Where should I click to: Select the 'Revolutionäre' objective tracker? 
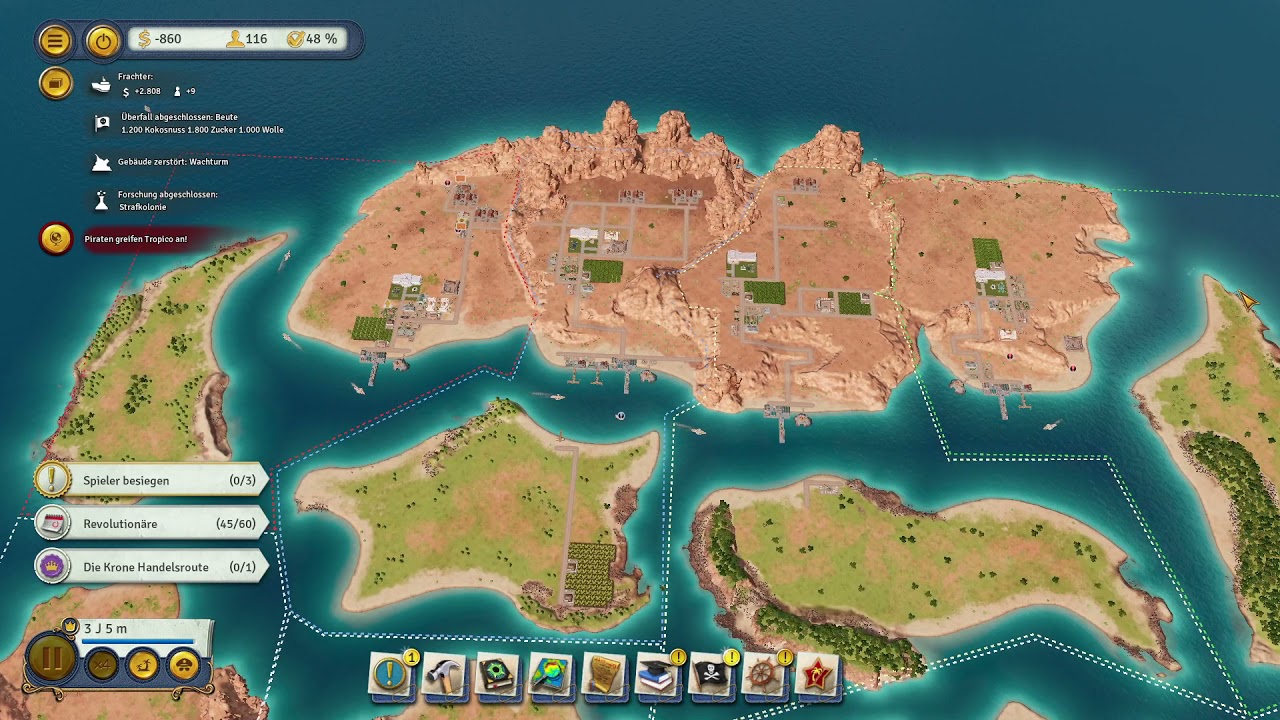[x=152, y=524]
